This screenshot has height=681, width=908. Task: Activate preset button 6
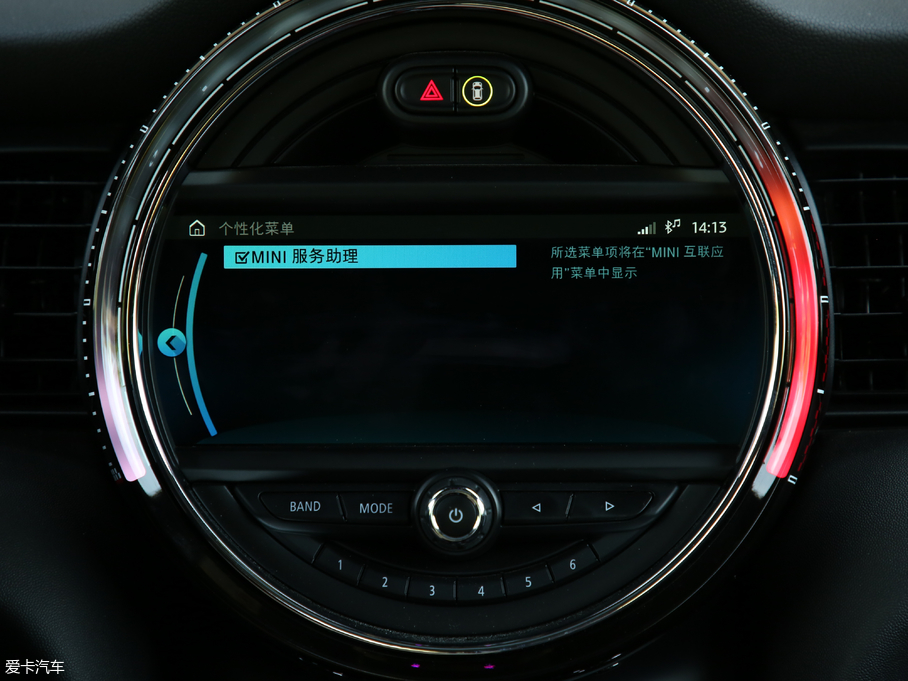[572, 565]
